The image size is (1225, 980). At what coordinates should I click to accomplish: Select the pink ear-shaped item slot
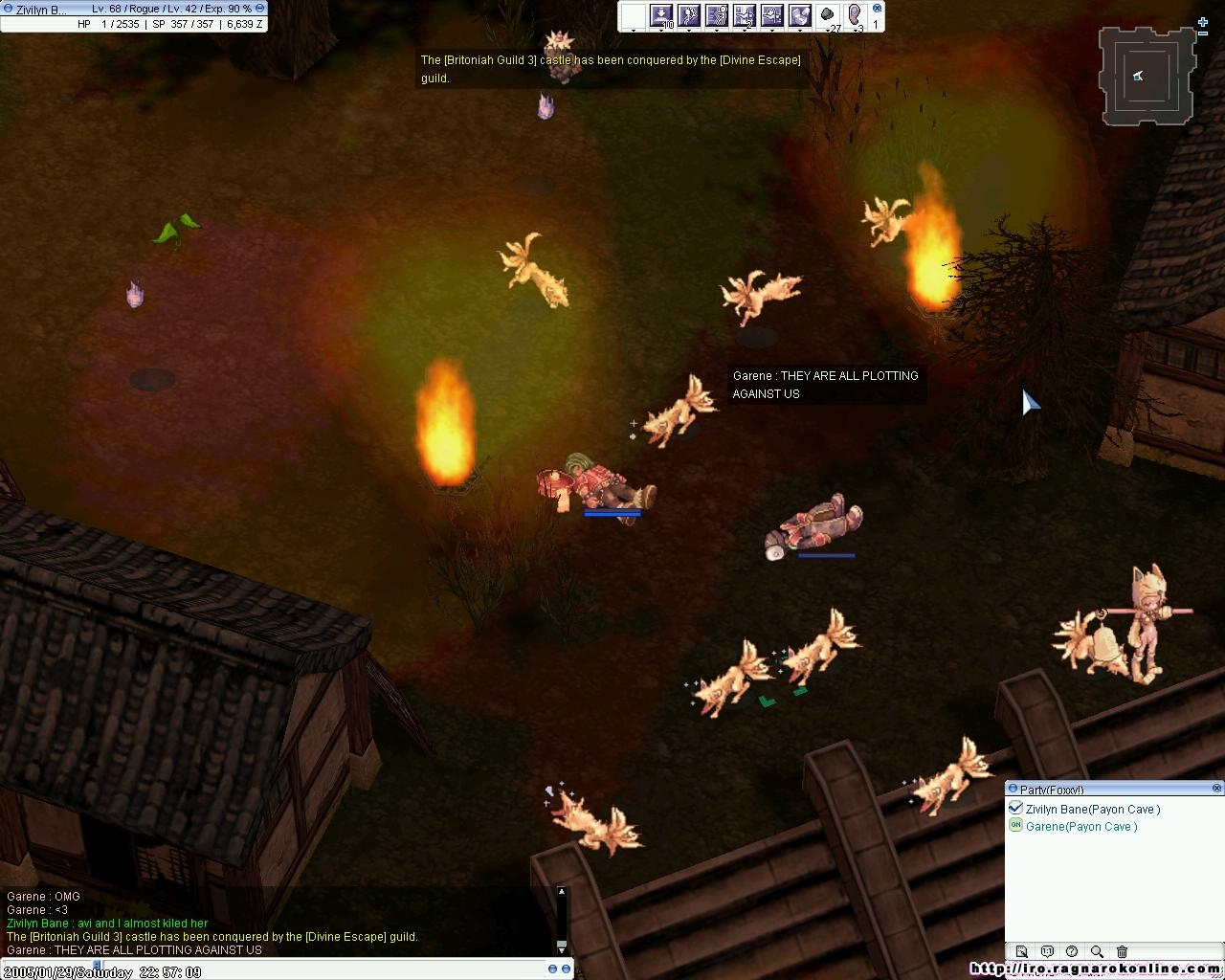(x=856, y=15)
